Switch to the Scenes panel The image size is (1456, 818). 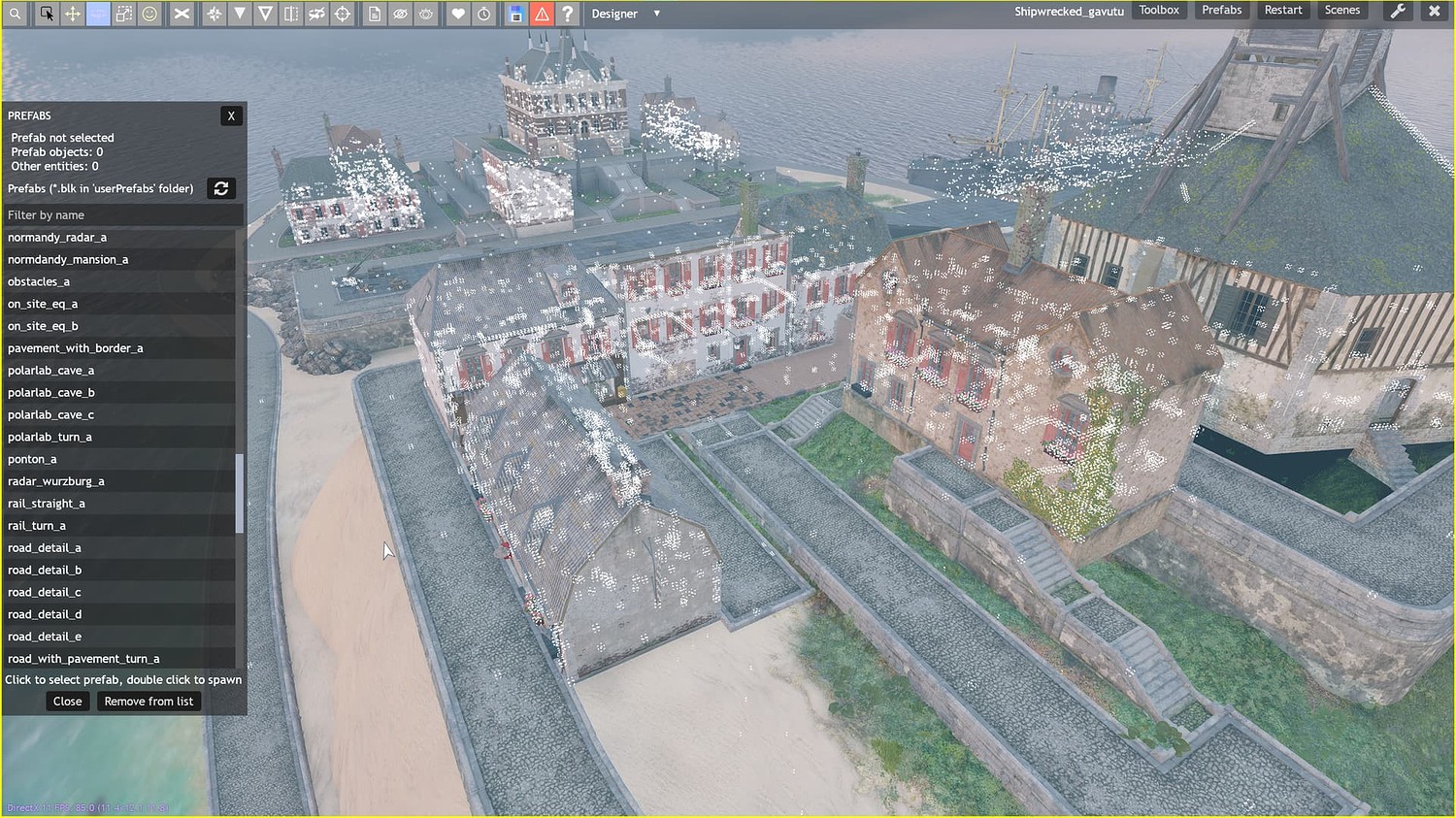(x=1342, y=10)
